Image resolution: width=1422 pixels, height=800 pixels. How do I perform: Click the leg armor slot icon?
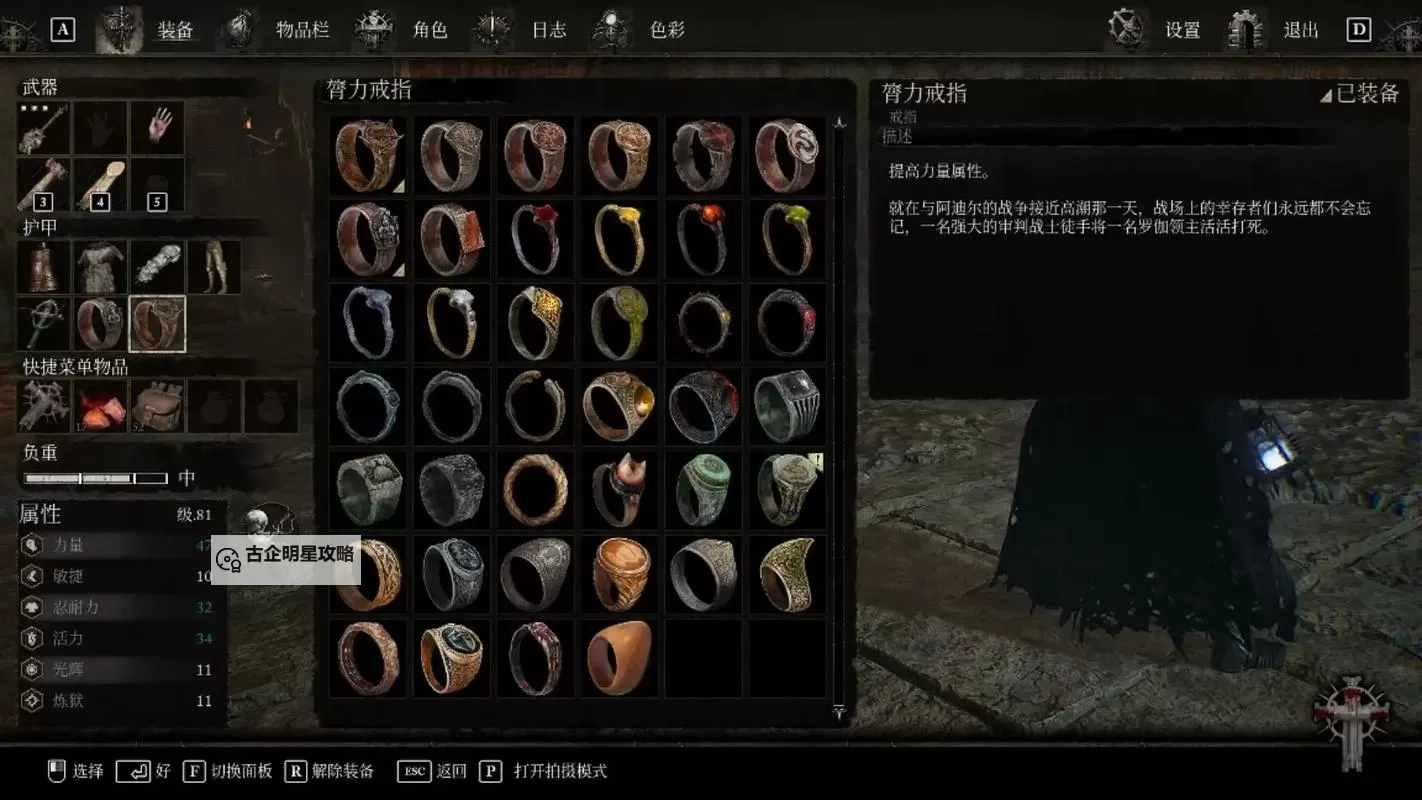tap(213, 266)
